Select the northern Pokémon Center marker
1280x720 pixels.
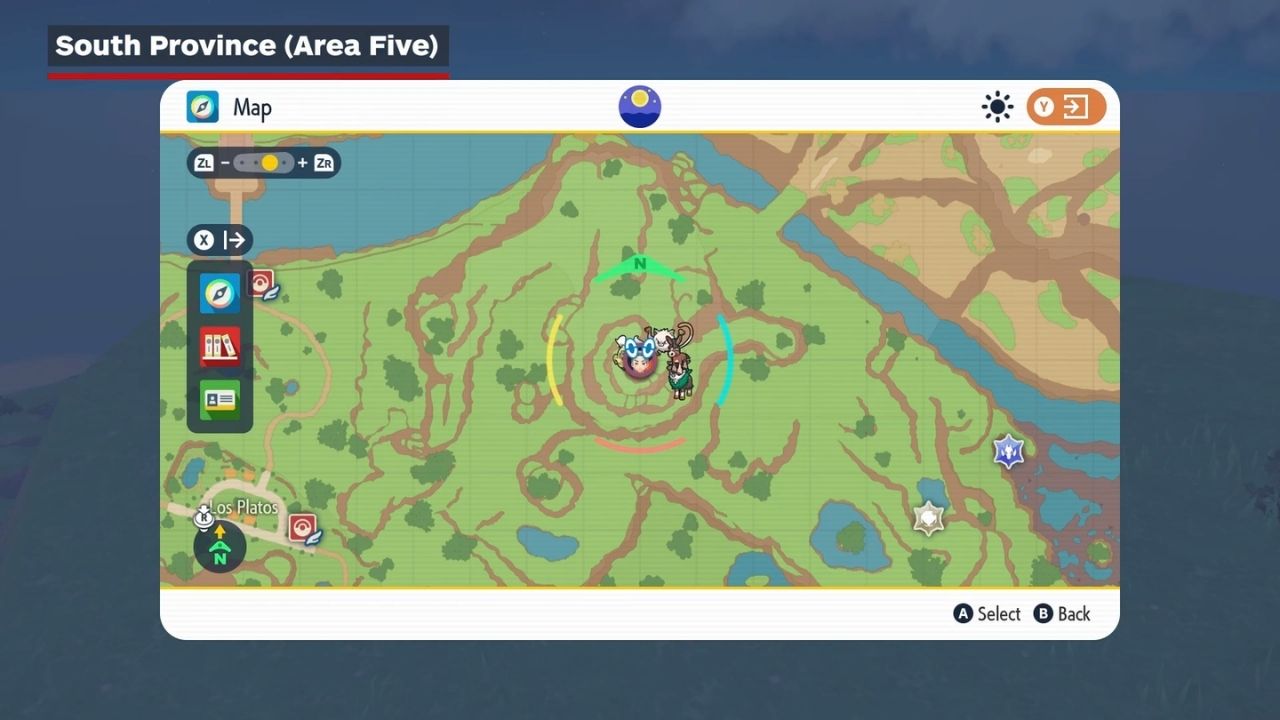coord(262,284)
